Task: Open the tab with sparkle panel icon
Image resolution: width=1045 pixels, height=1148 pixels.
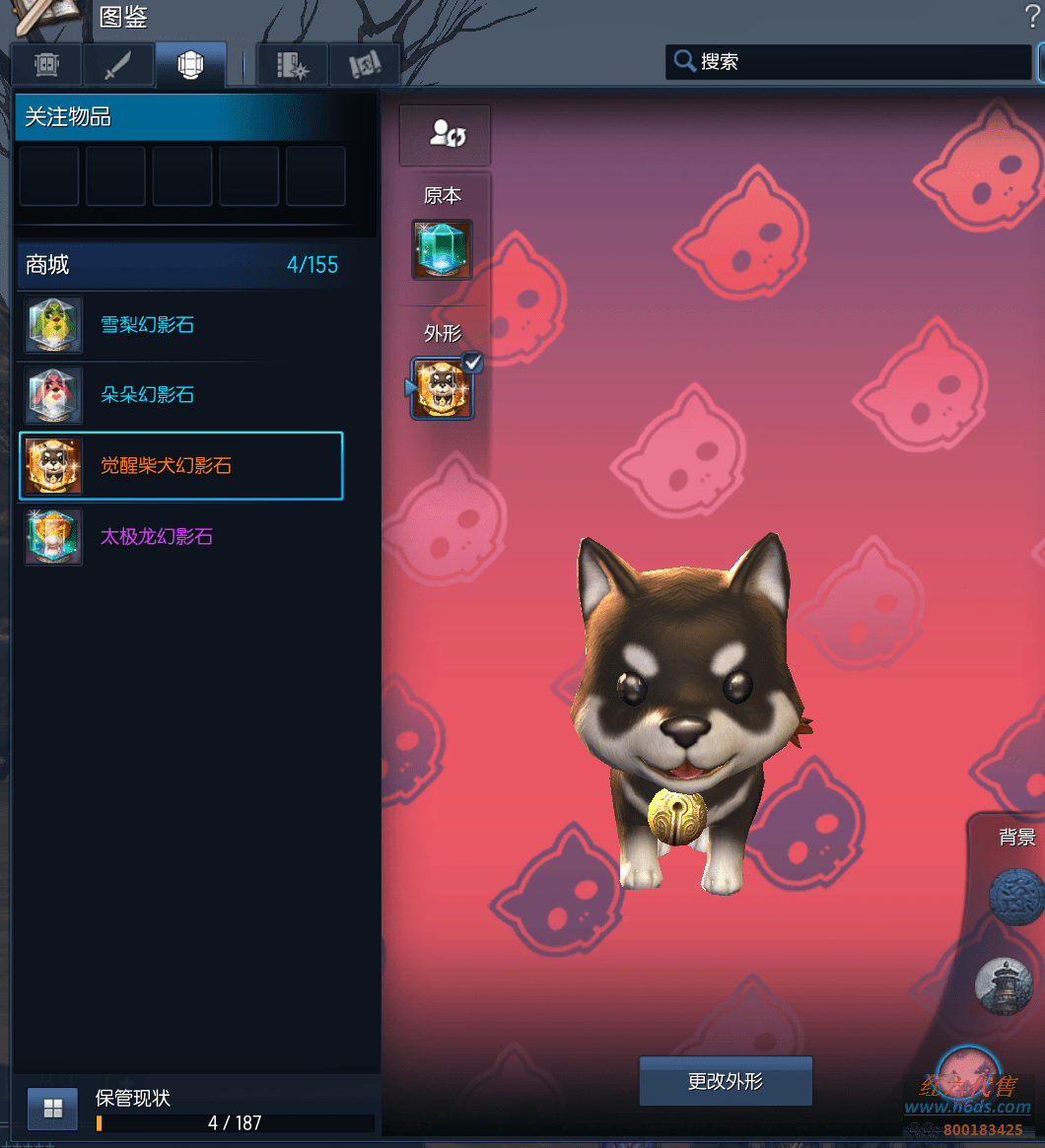Action: coord(292,65)
